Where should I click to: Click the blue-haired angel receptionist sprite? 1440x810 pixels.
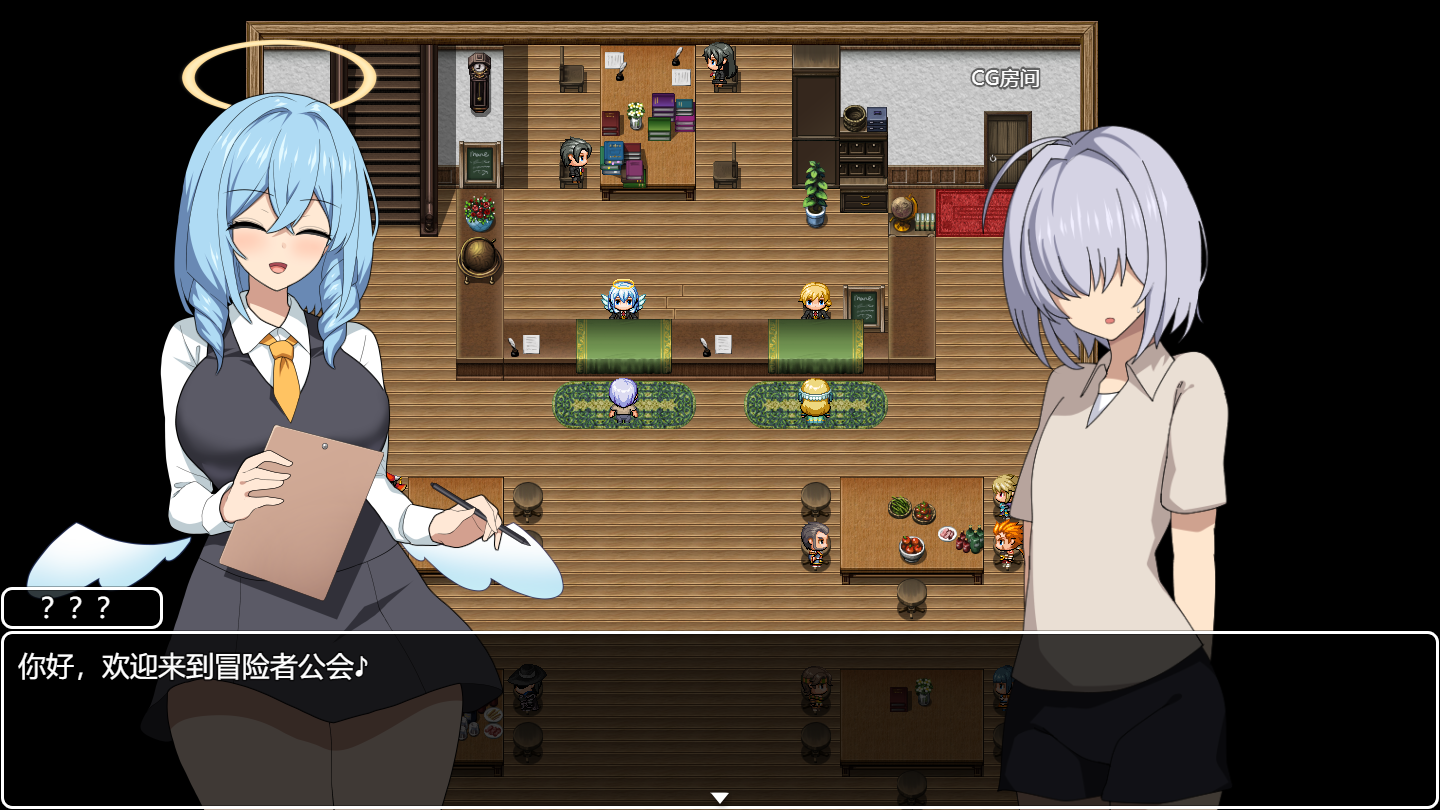click(621, 300)
